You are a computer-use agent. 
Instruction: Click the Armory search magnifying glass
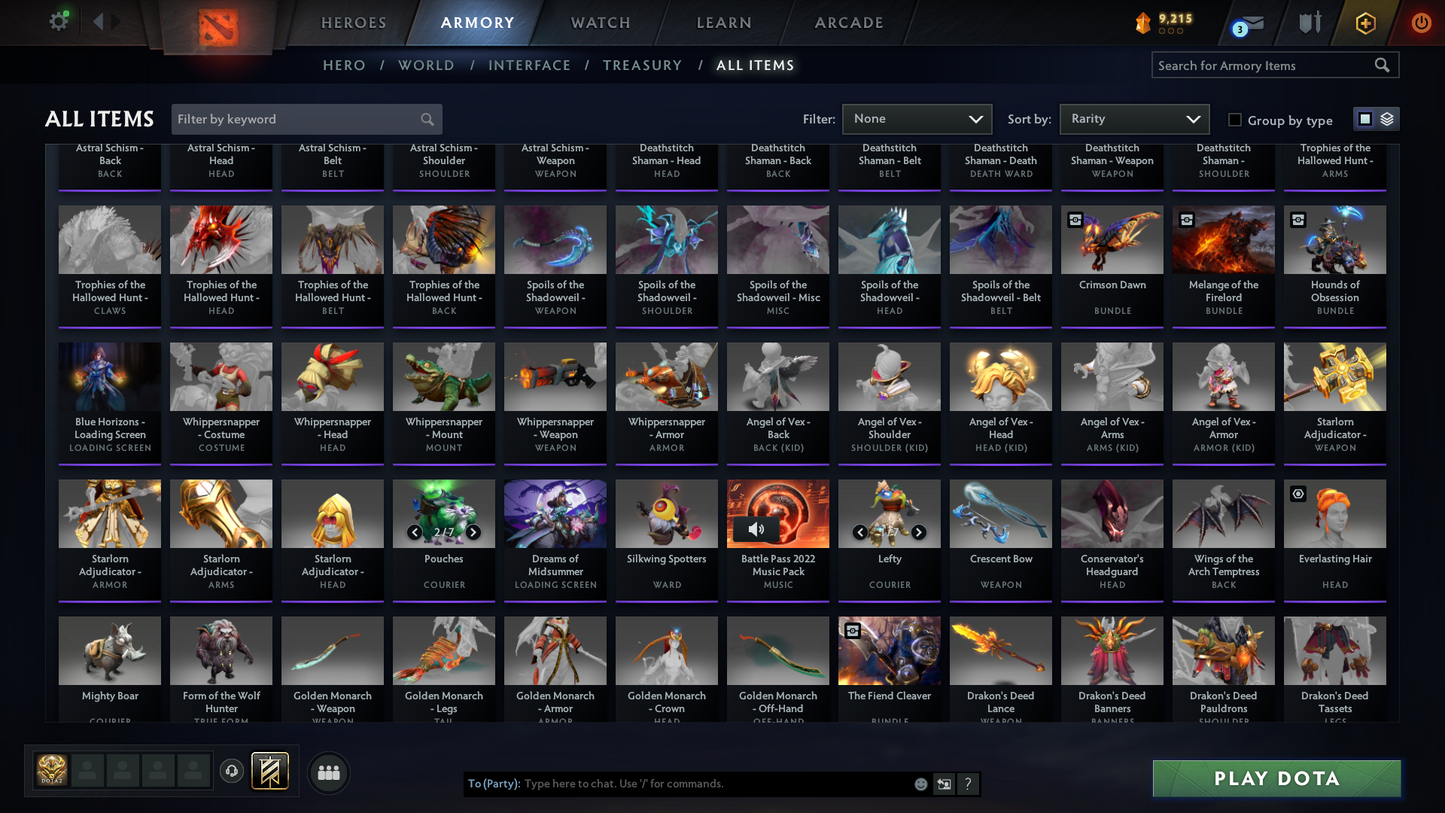click(1382, 65)
